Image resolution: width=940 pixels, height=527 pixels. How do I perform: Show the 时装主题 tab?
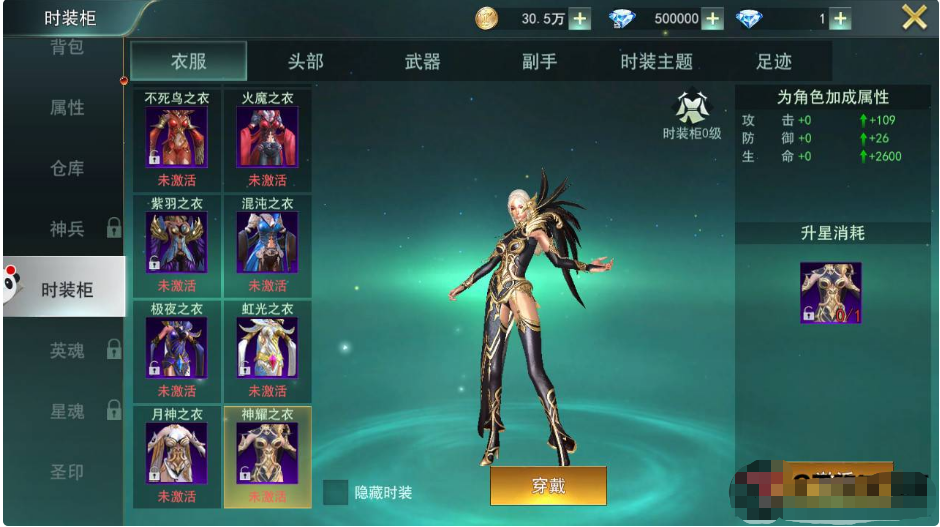pyautogui.click(x=656, y=62)
